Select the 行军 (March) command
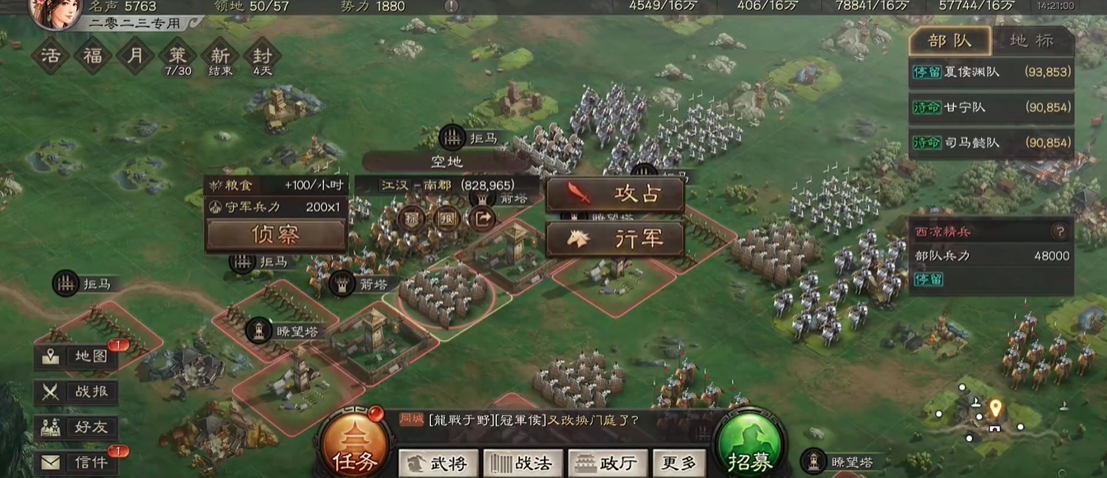Screen dimensions: 1107x478 click(615, 239)
